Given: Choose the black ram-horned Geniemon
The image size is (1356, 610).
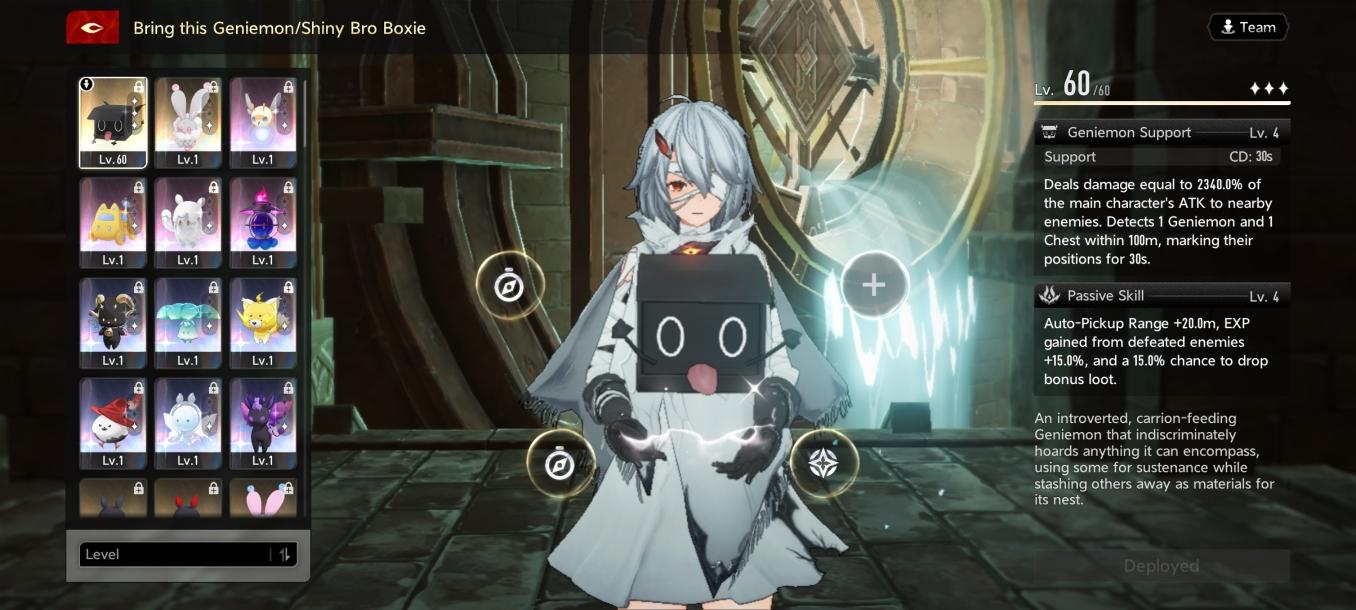Looking at the screenshot, I should click(x=113, y=322).
